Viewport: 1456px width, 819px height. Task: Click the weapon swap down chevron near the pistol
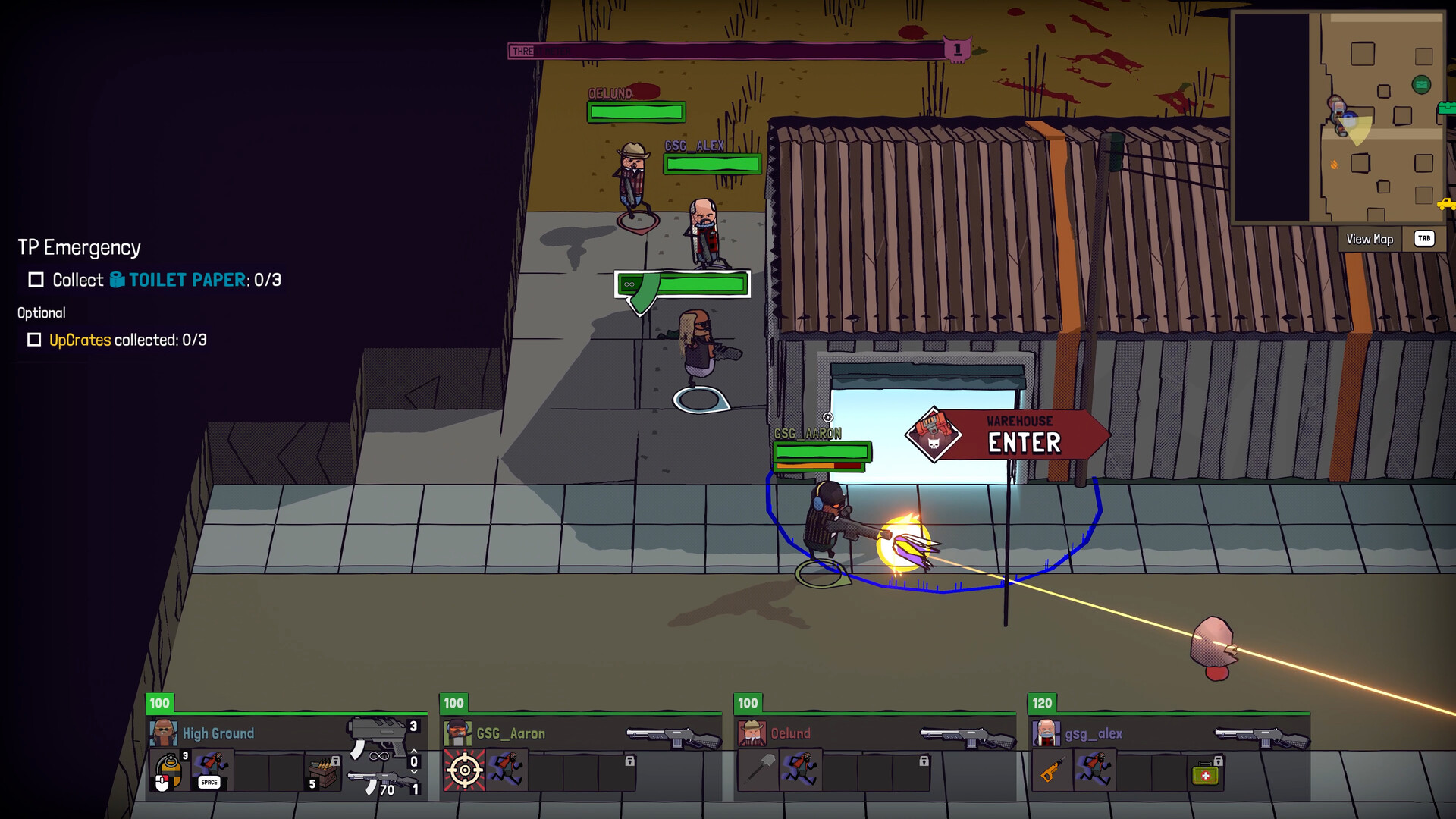click(x=413, y=773)
